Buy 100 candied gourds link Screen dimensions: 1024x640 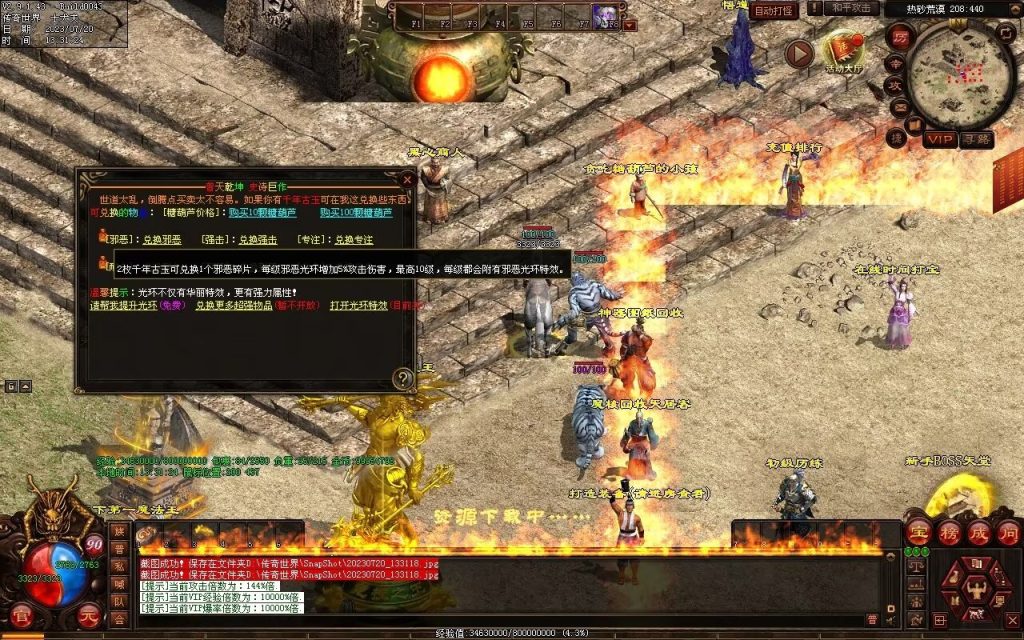[355, 213]
